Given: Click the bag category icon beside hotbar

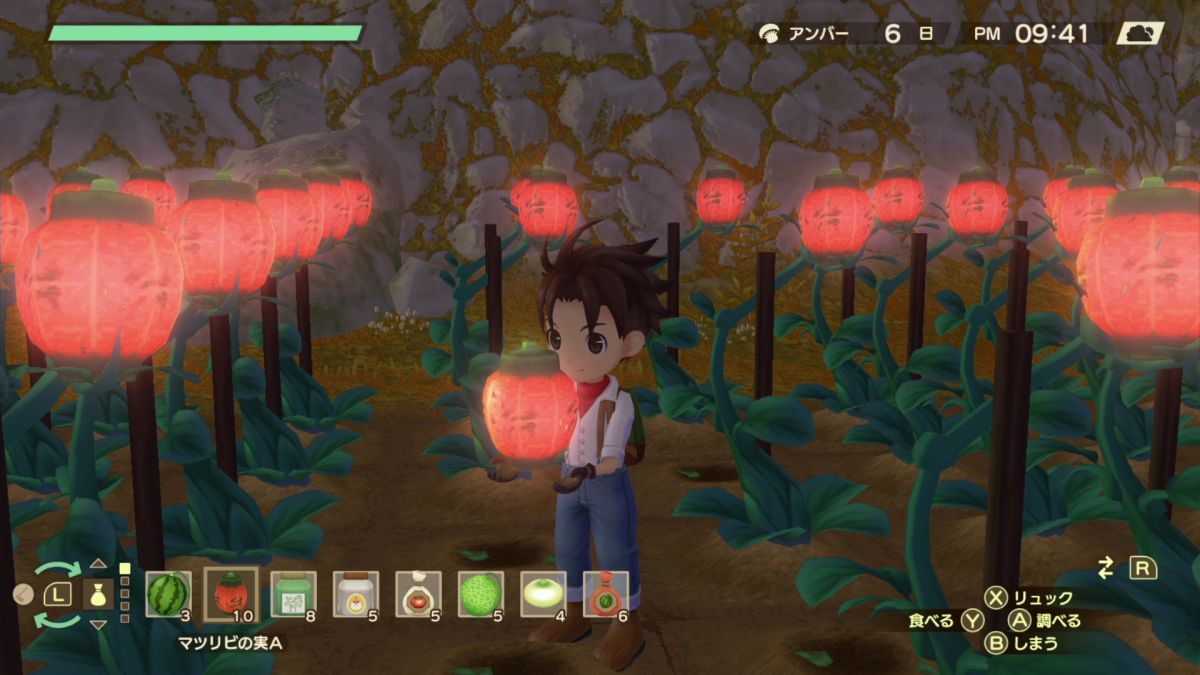Looking at the screenshot, I should (x=98, y=594).
